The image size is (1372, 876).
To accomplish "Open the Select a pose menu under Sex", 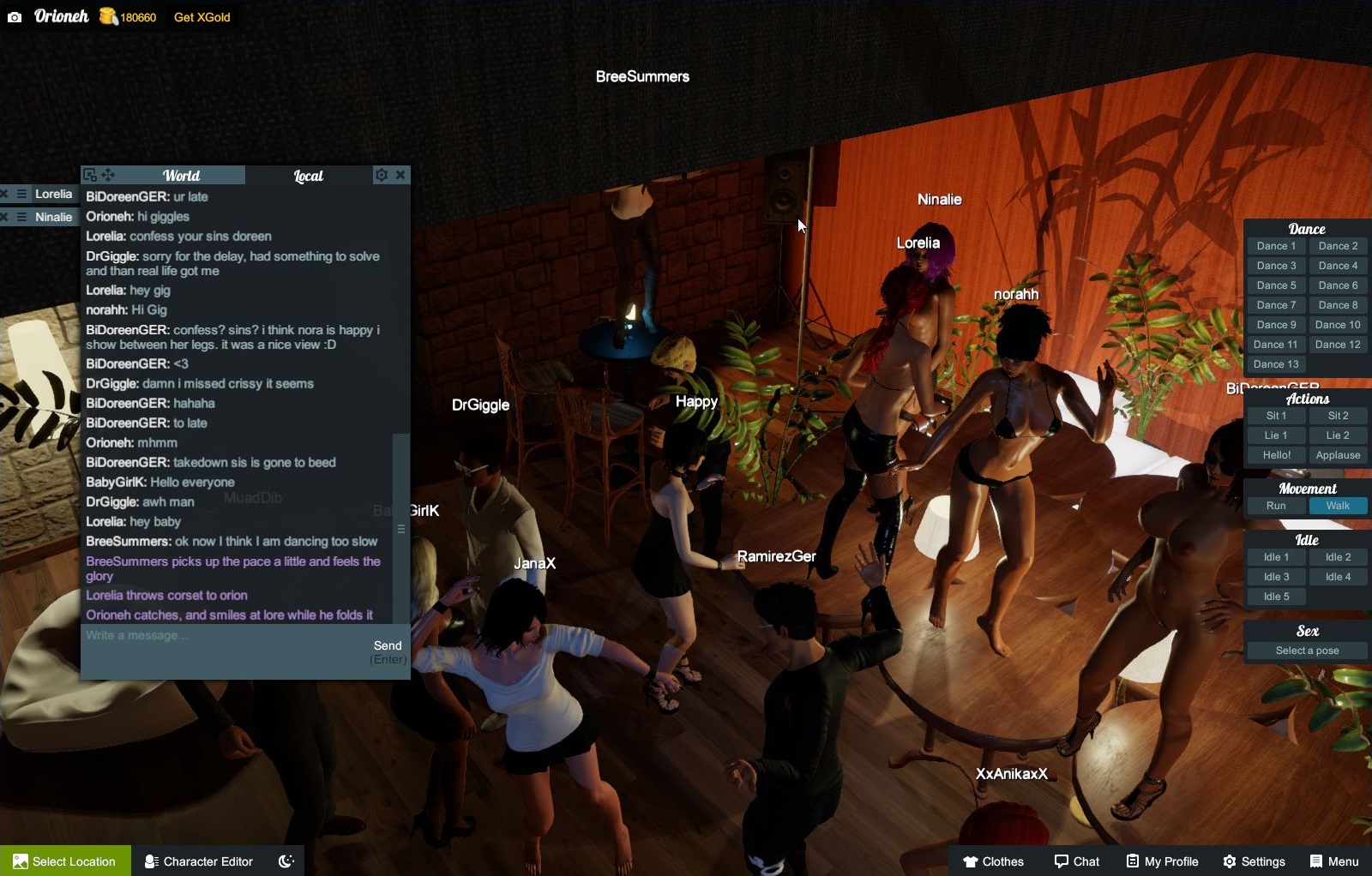I will tap(1306, 650).
